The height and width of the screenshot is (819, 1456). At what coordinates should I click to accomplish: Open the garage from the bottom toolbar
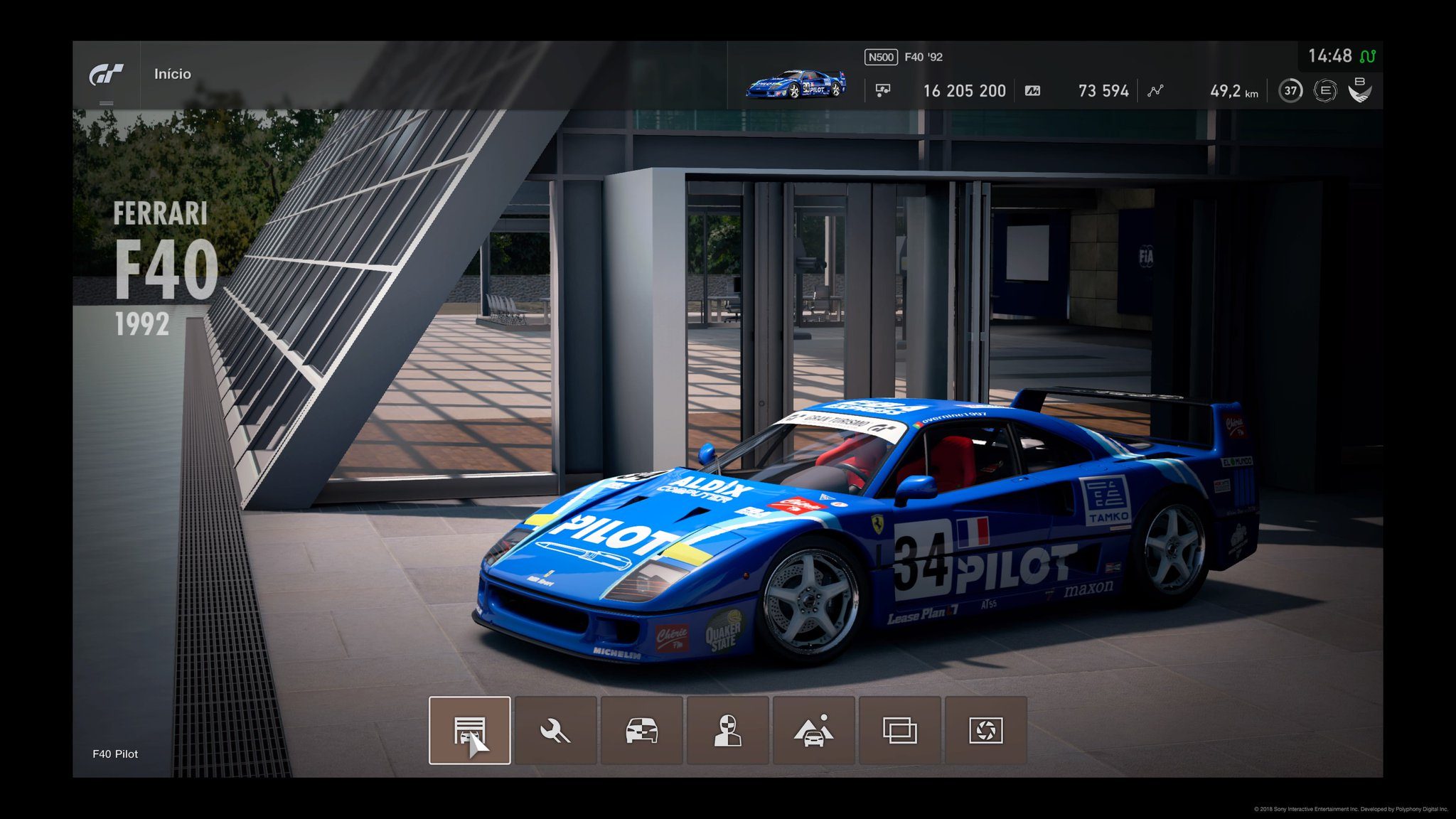click(469, 730)
